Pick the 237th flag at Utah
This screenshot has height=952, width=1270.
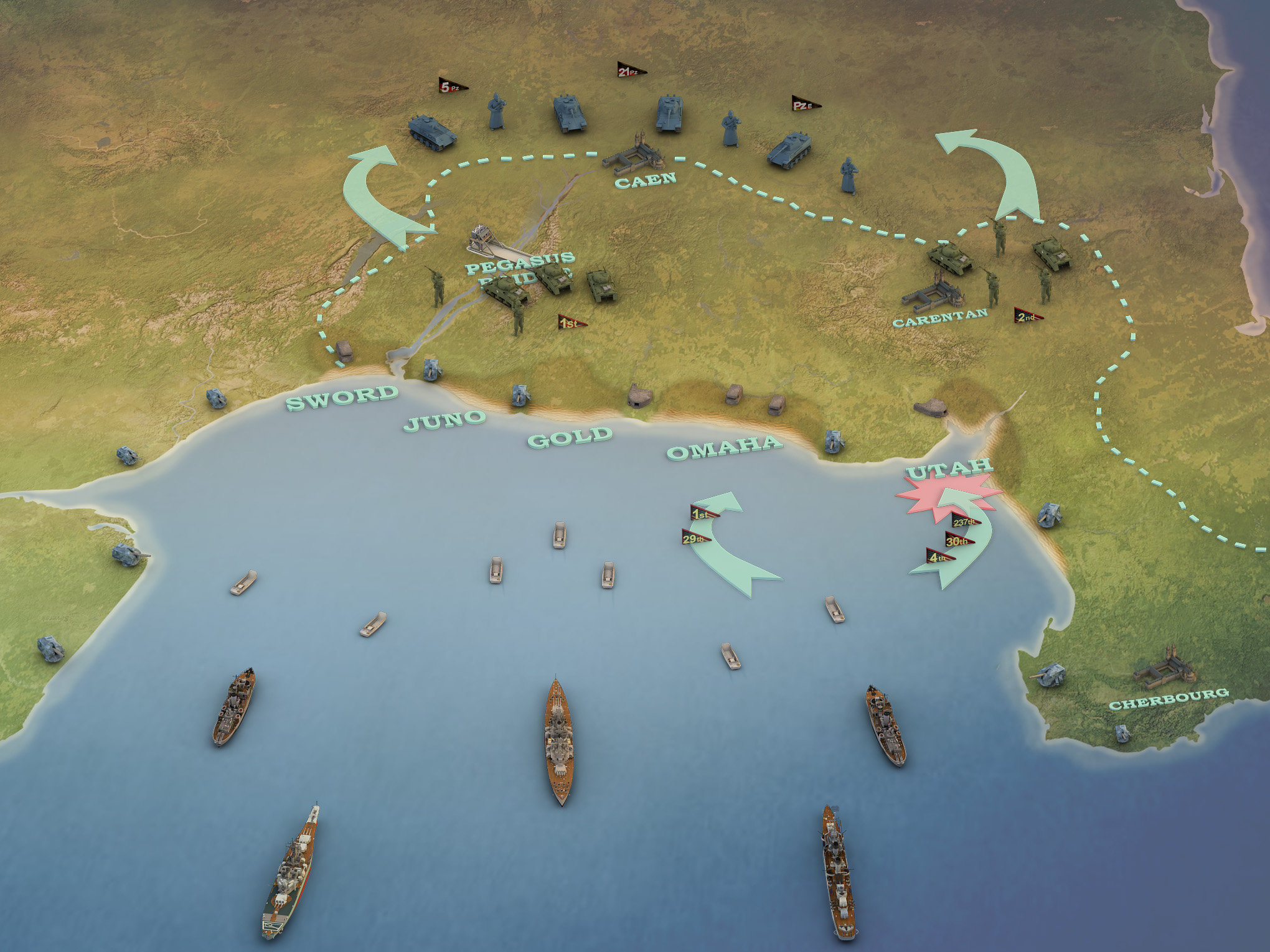964,521
